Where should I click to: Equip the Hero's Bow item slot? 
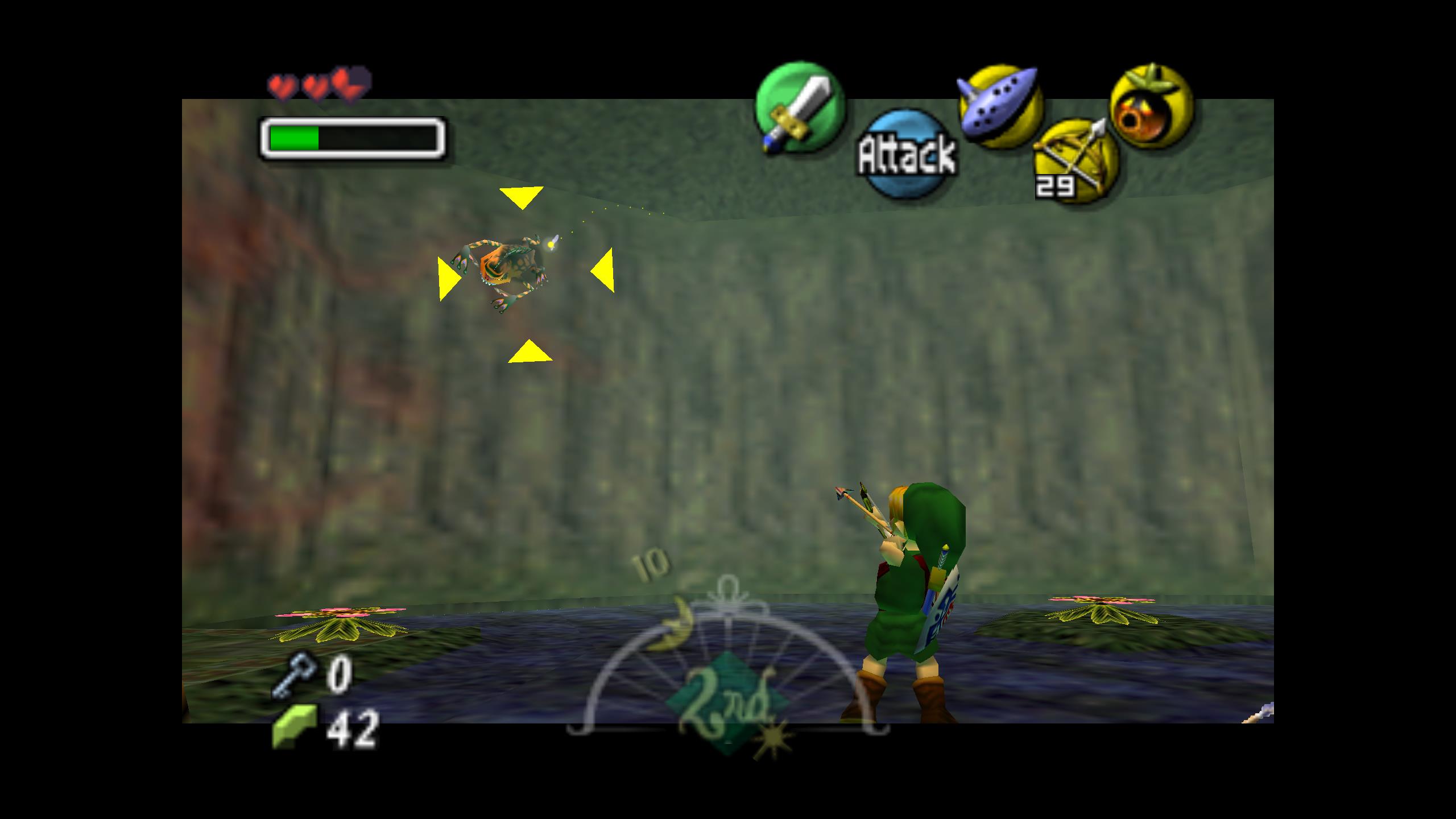click(x=1076, y=160)
